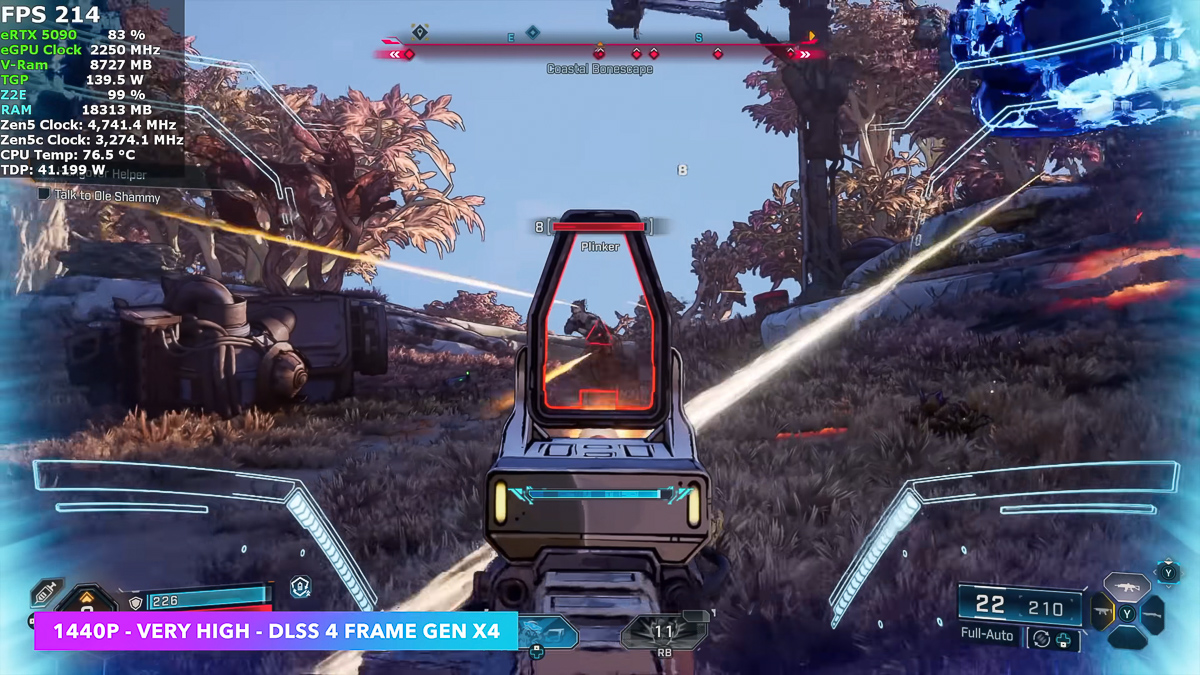Click the house-shaped status icon
1200x675 pixels.
coord(300,587)
